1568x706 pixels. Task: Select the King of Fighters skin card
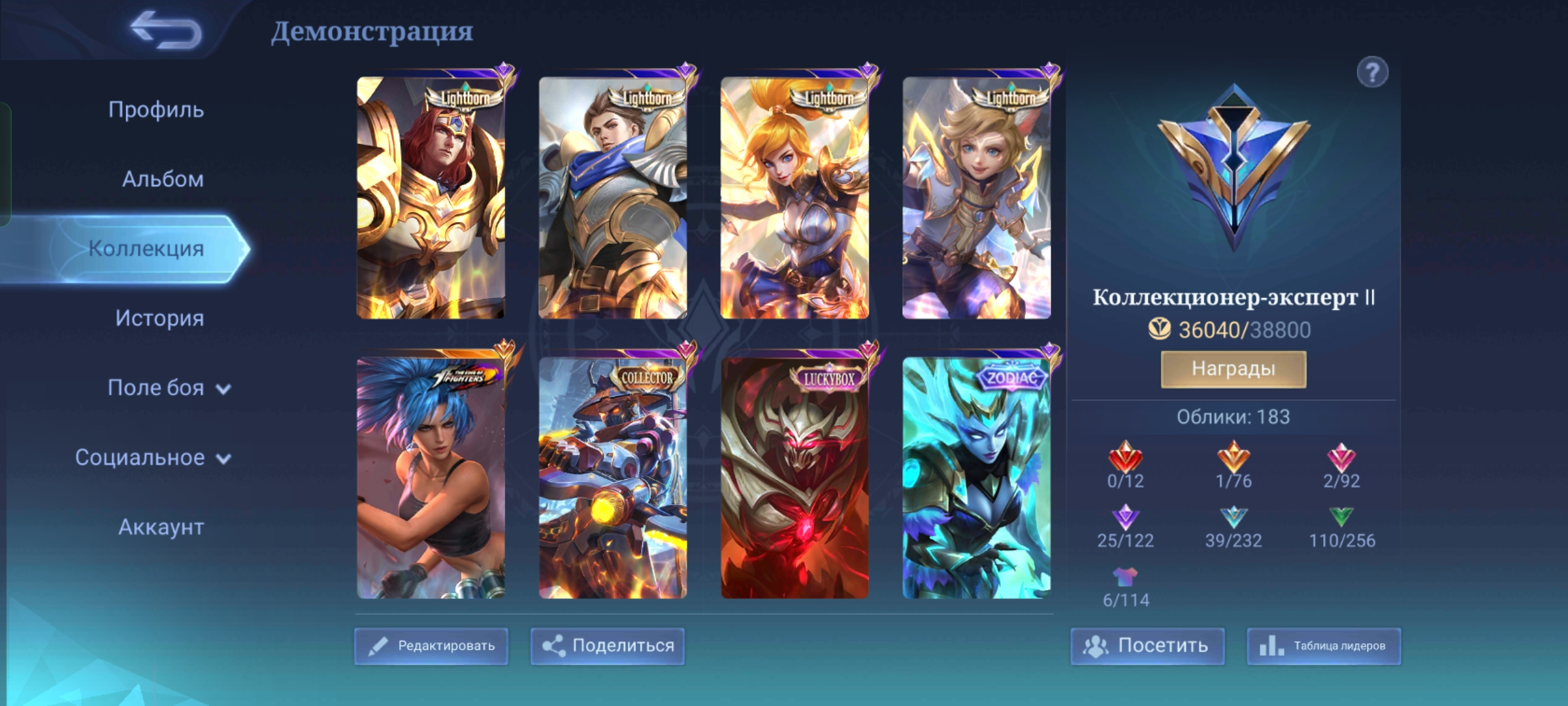[431, 477]
